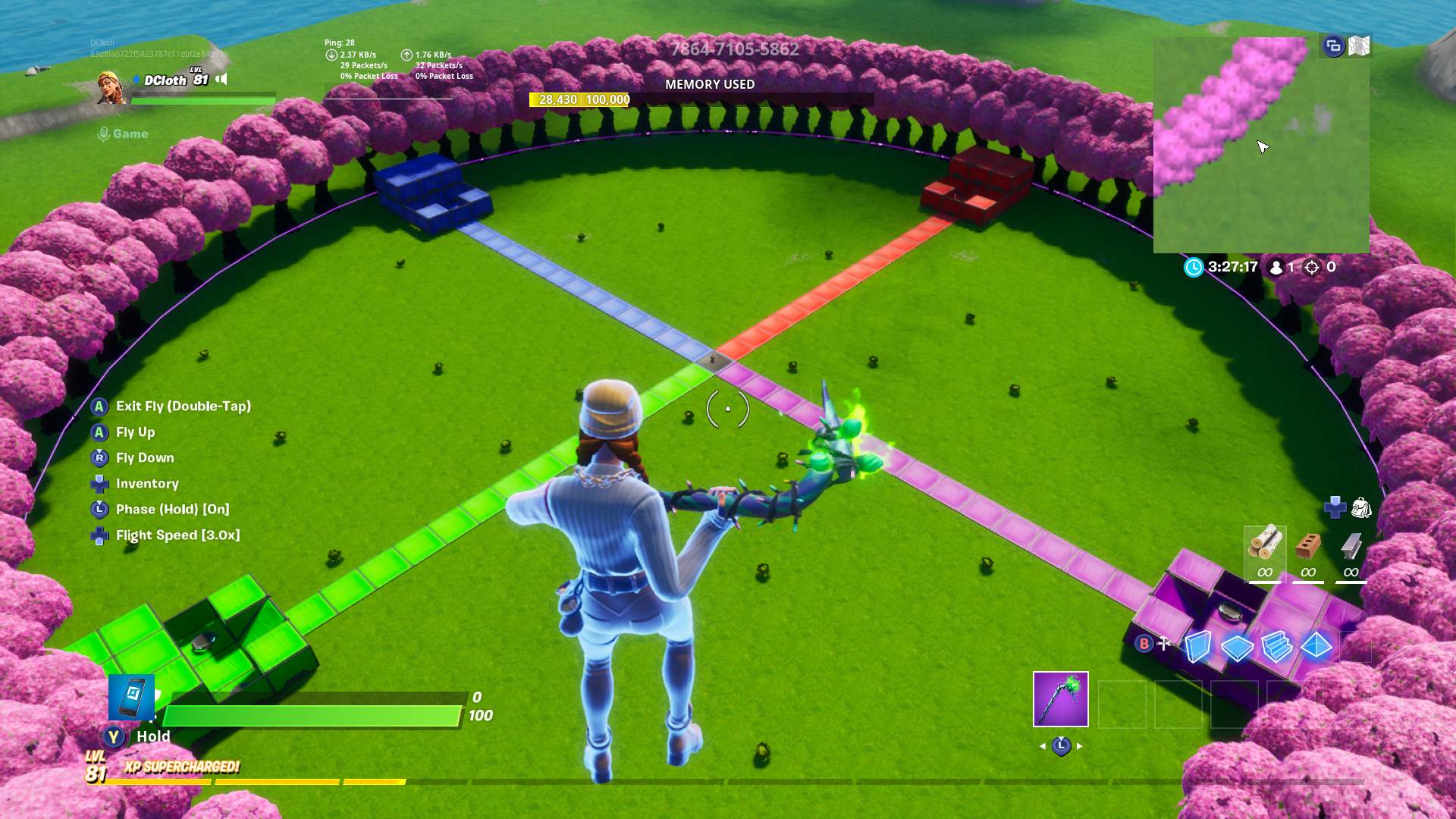Click the clock icon beside the match timer
The width and height of the screenshot is (1456, 819).
pos(1192,266)
